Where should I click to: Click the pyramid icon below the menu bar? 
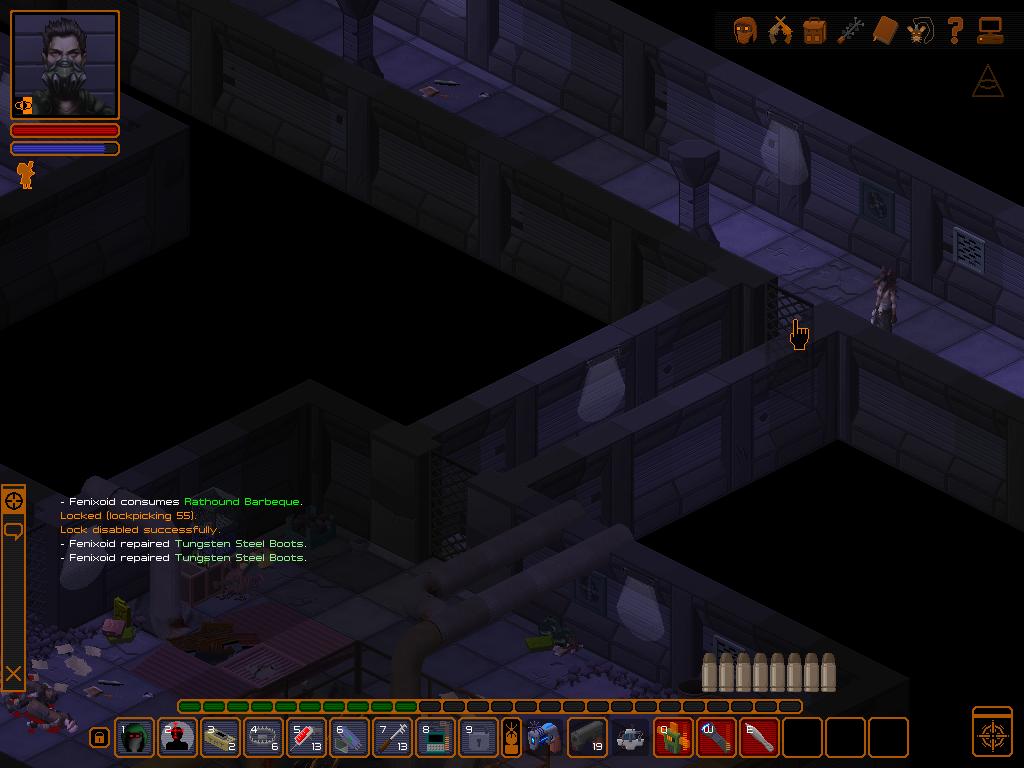[987, 81]
